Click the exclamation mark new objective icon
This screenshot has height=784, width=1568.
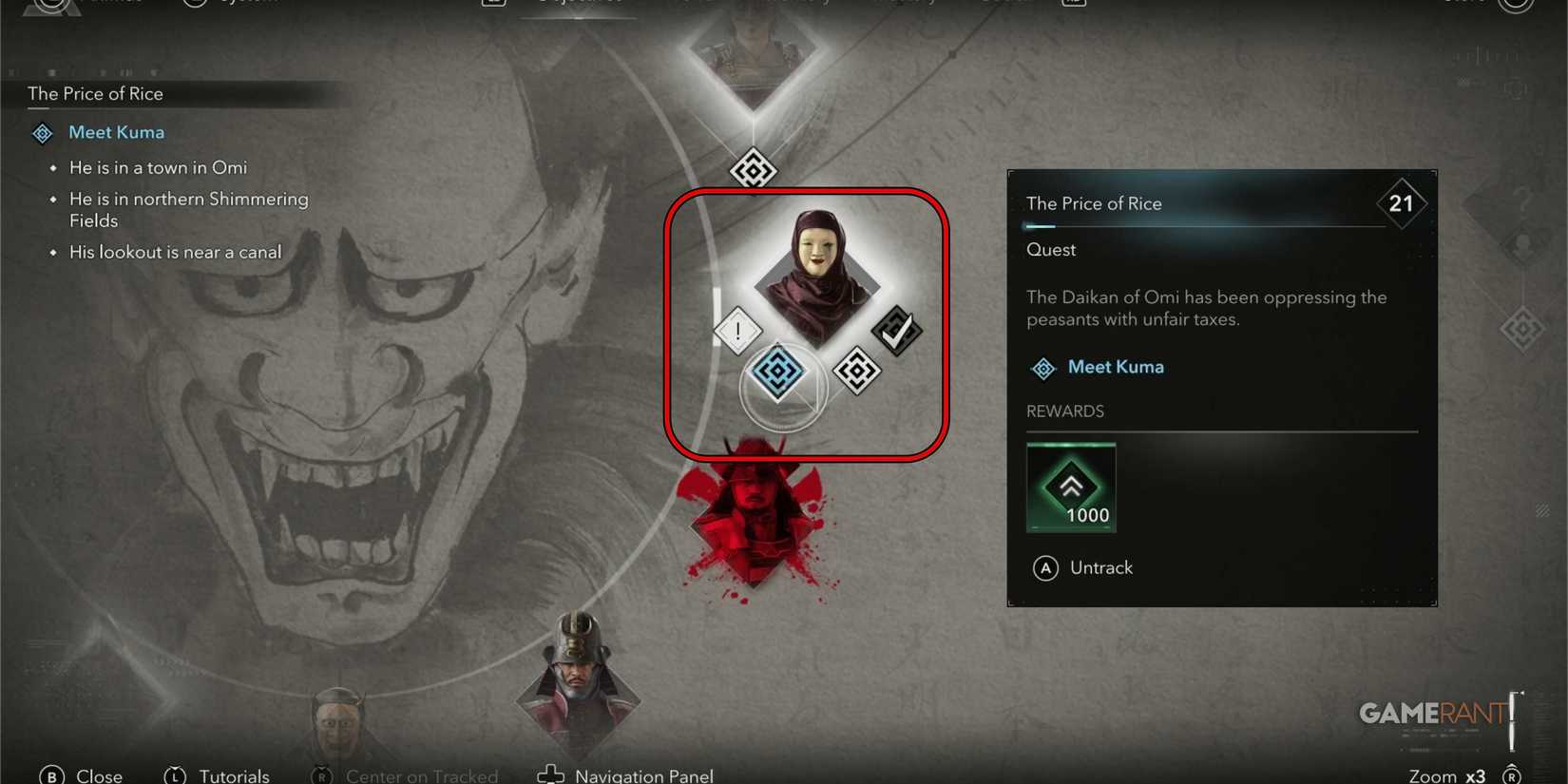coord(736,333)
